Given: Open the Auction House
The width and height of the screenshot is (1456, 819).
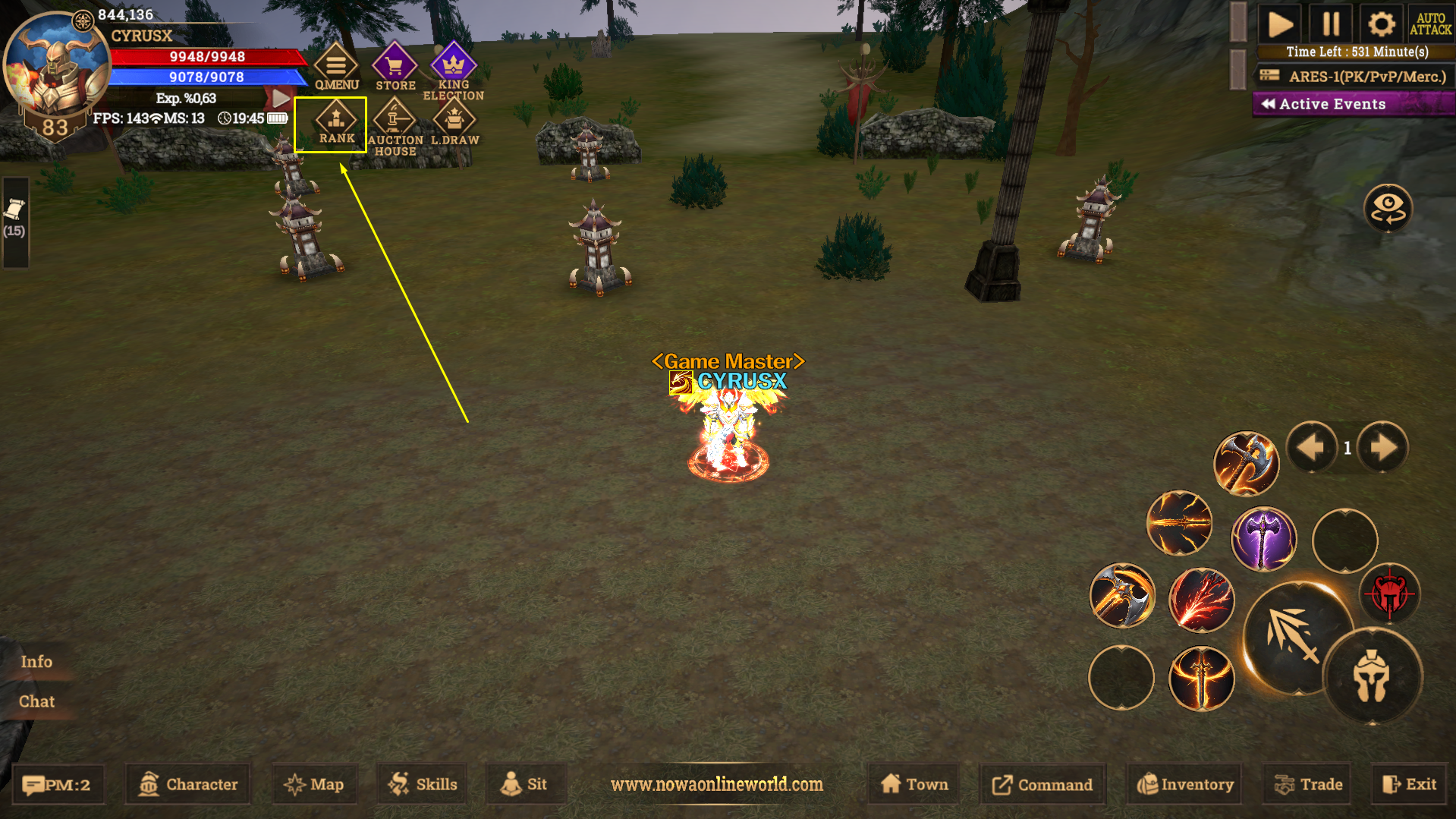Looking at the screenshot, I should (395, 126).
